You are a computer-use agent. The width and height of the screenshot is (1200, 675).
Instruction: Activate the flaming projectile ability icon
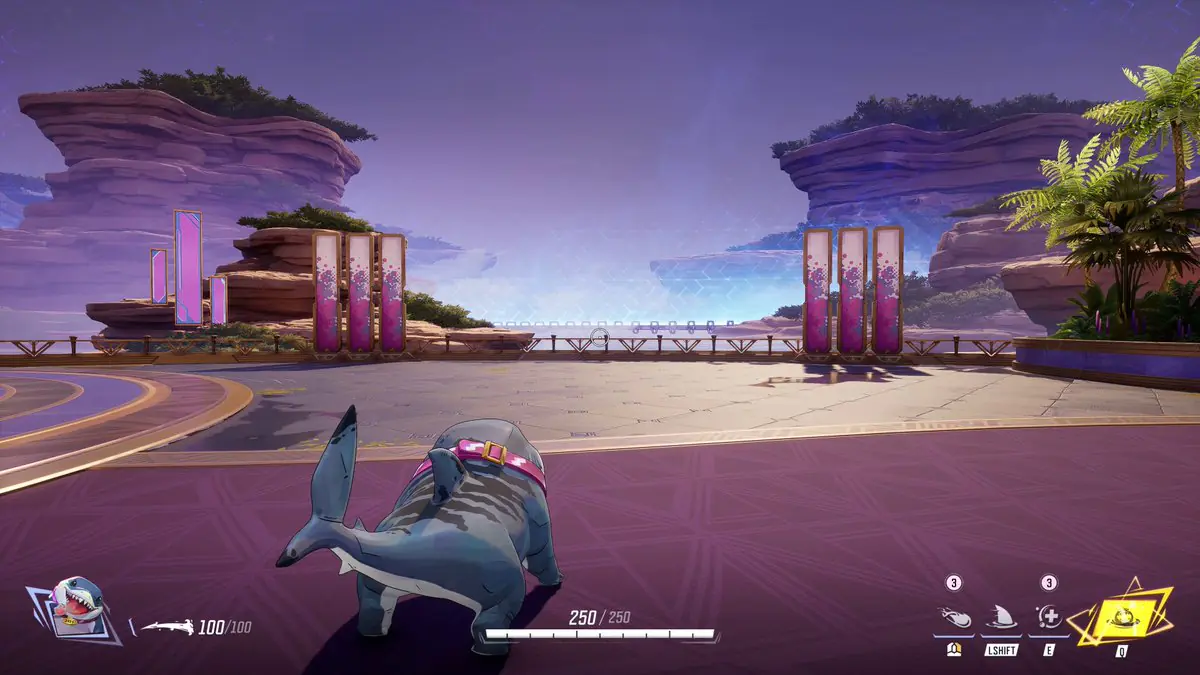(x=954, y=618)
